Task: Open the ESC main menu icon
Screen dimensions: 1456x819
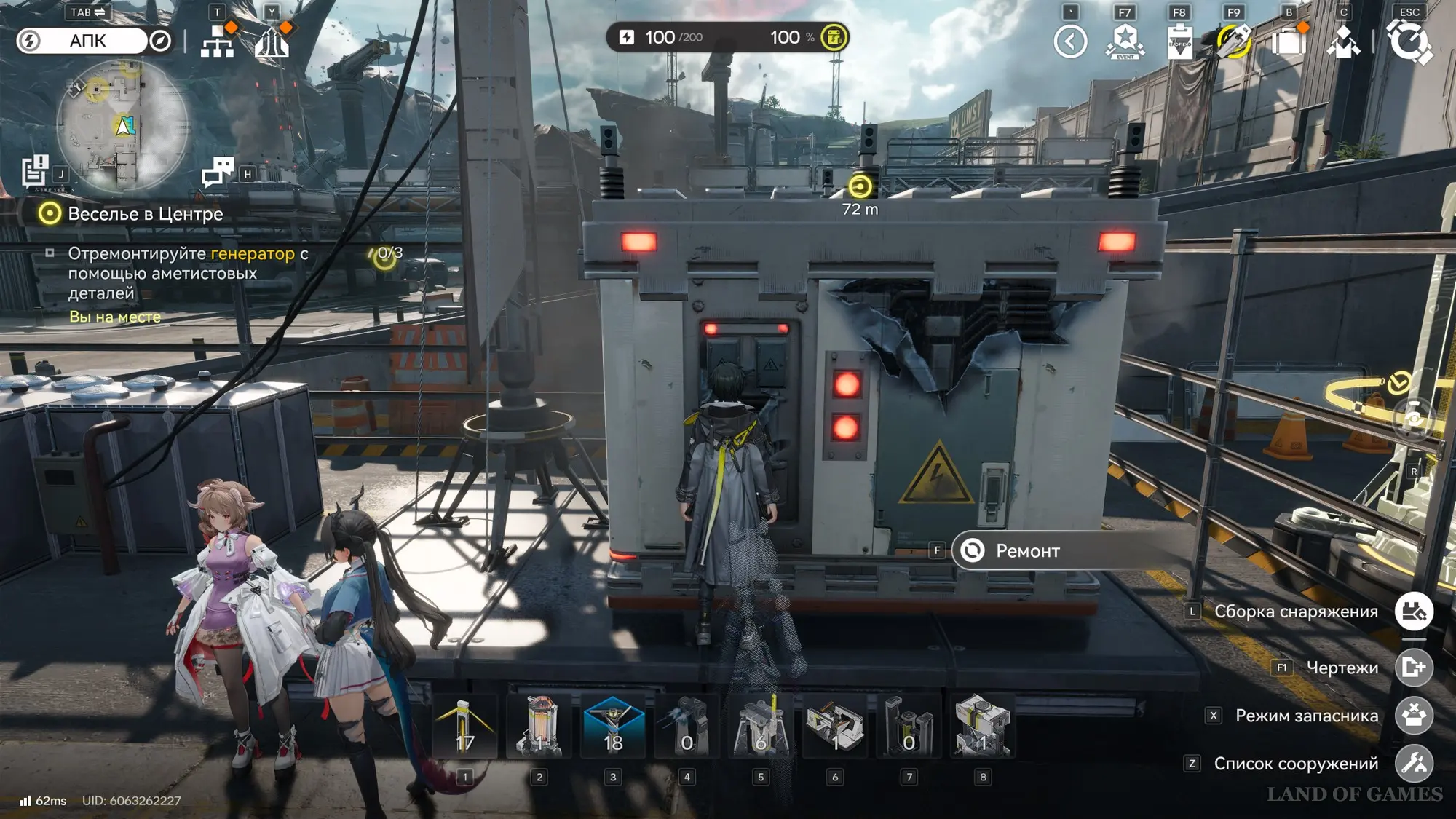Action: tap(1409, 41)
